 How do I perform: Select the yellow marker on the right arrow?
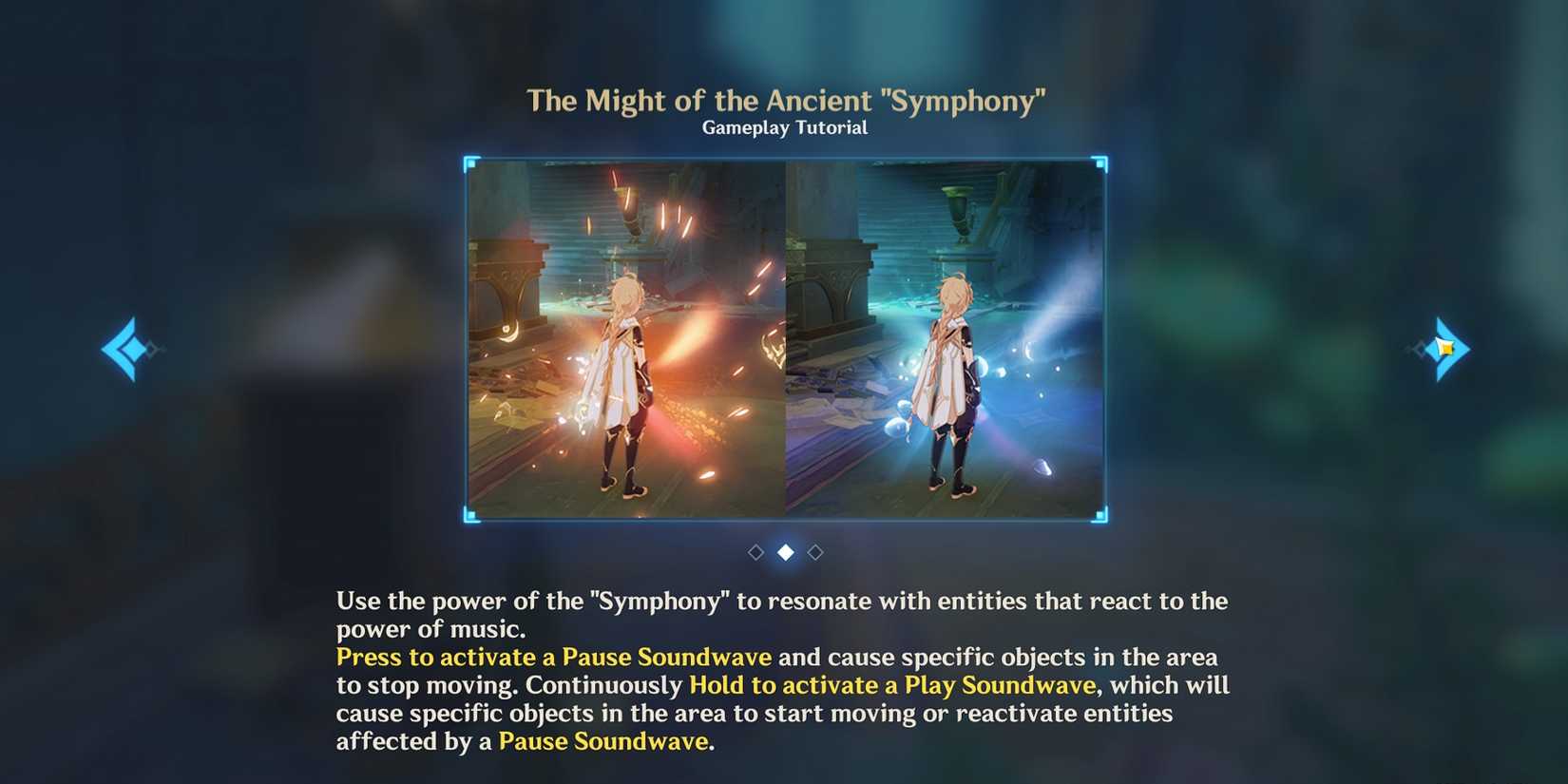1445,348
